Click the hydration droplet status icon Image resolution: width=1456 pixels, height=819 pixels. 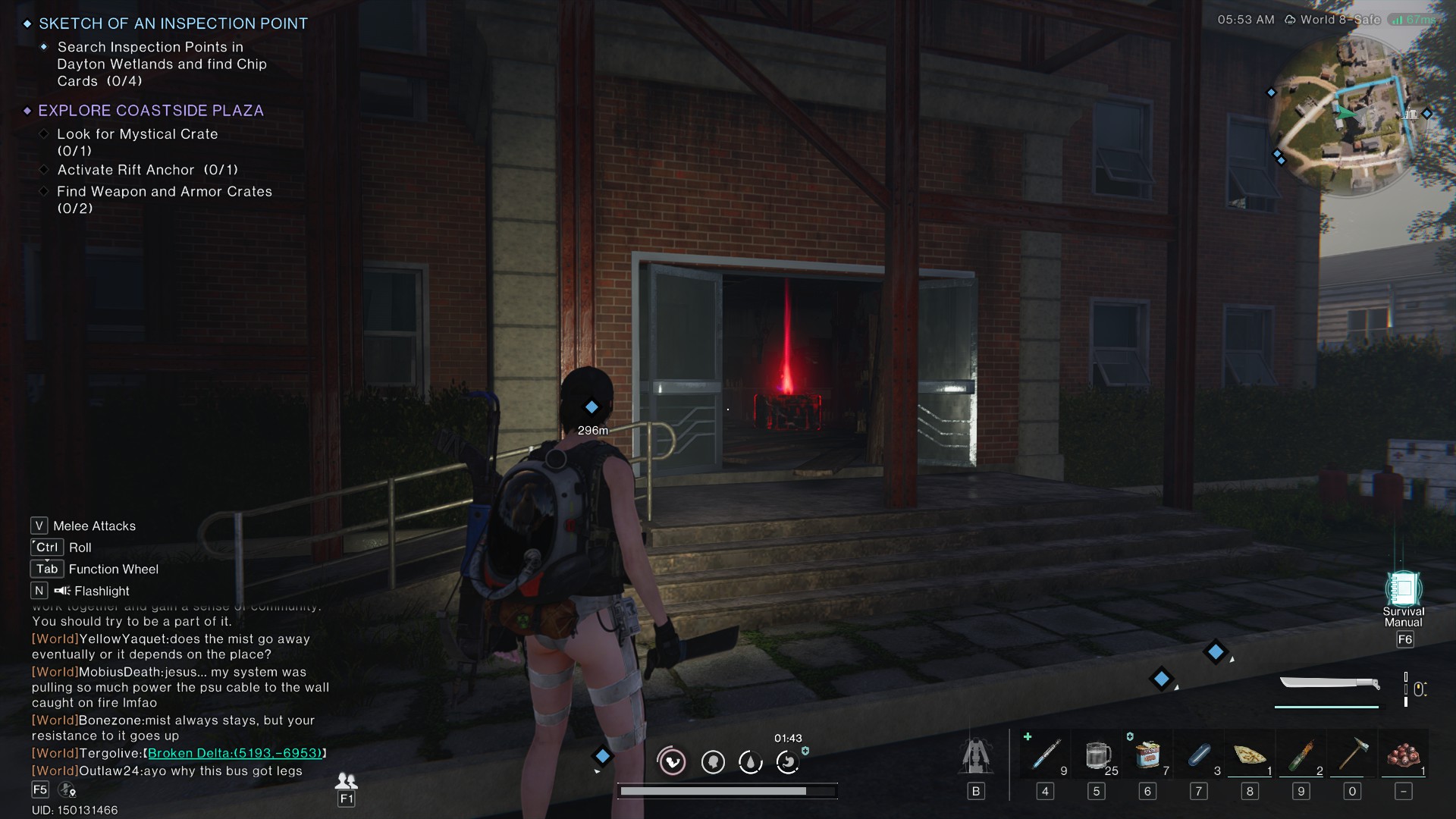[751, 762]
